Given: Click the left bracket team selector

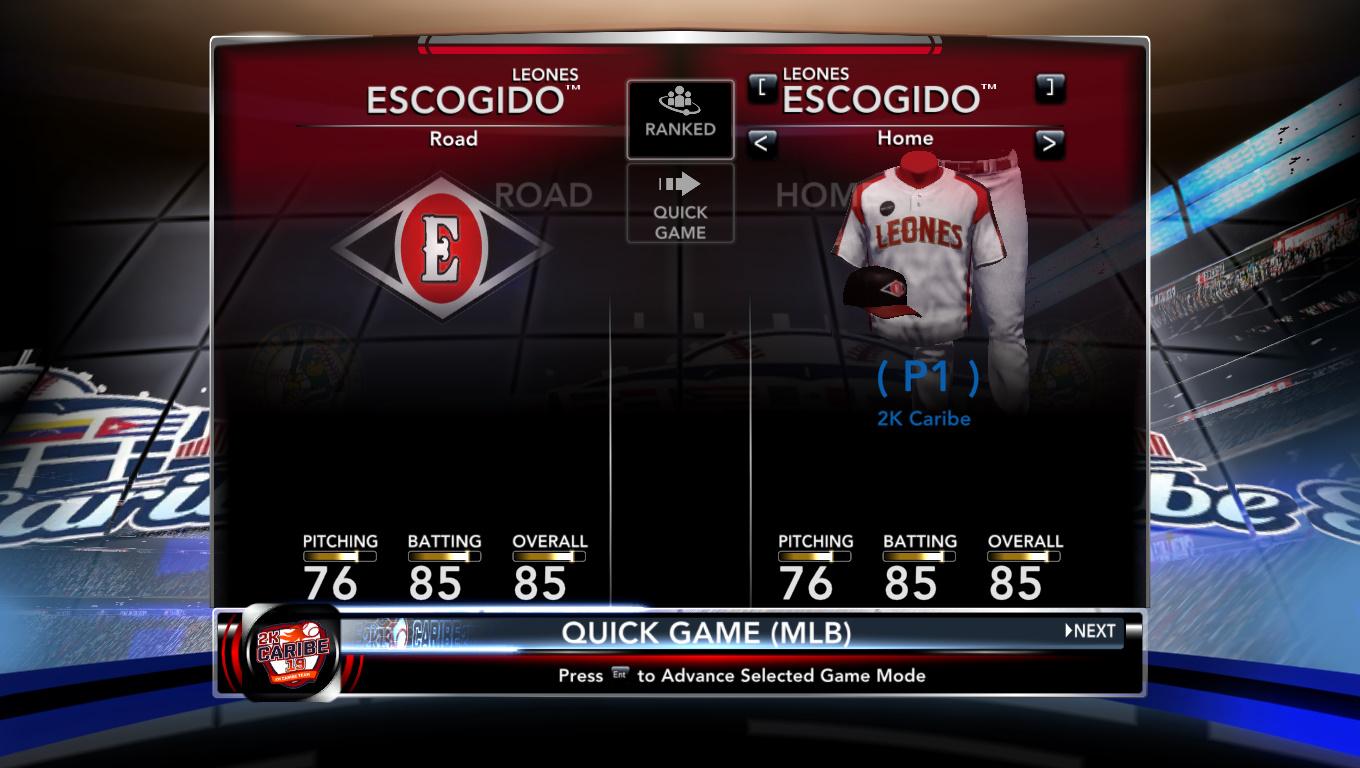Looking at the screenshot, I should click(x=762, y=87).
